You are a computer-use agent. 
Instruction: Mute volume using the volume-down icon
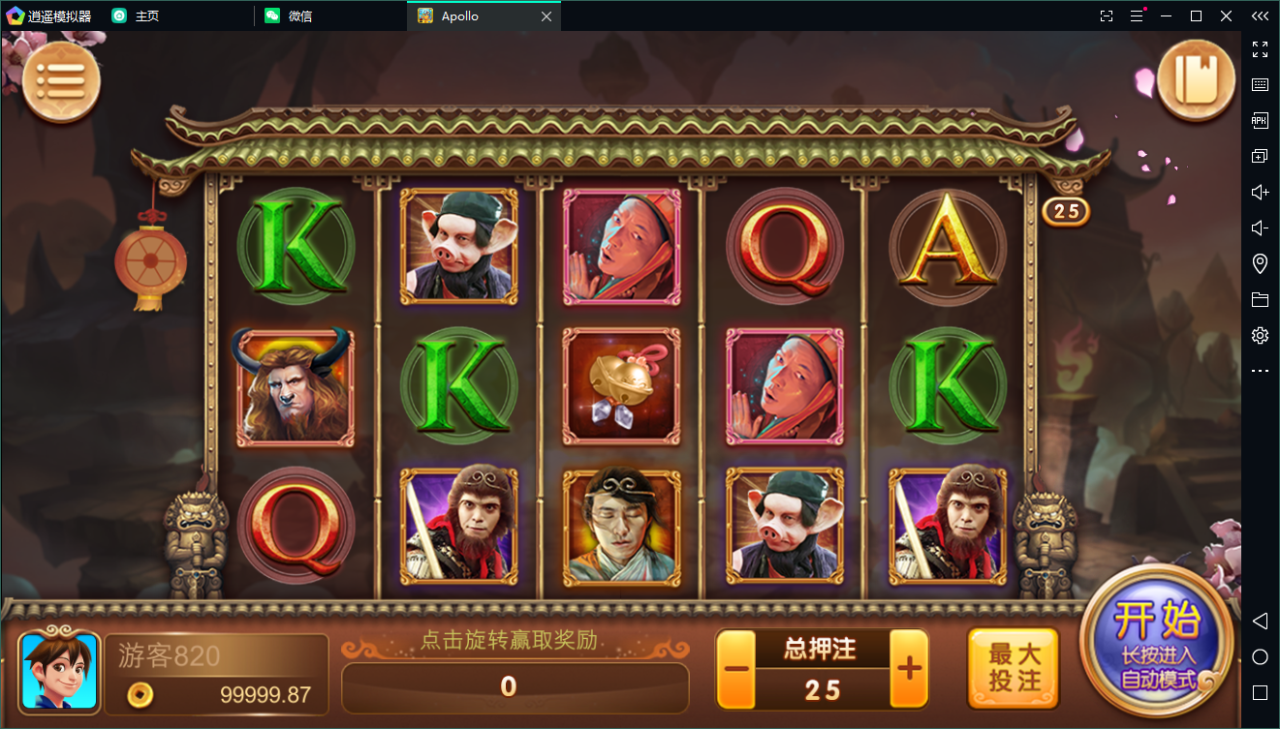tap(1259, 227)
